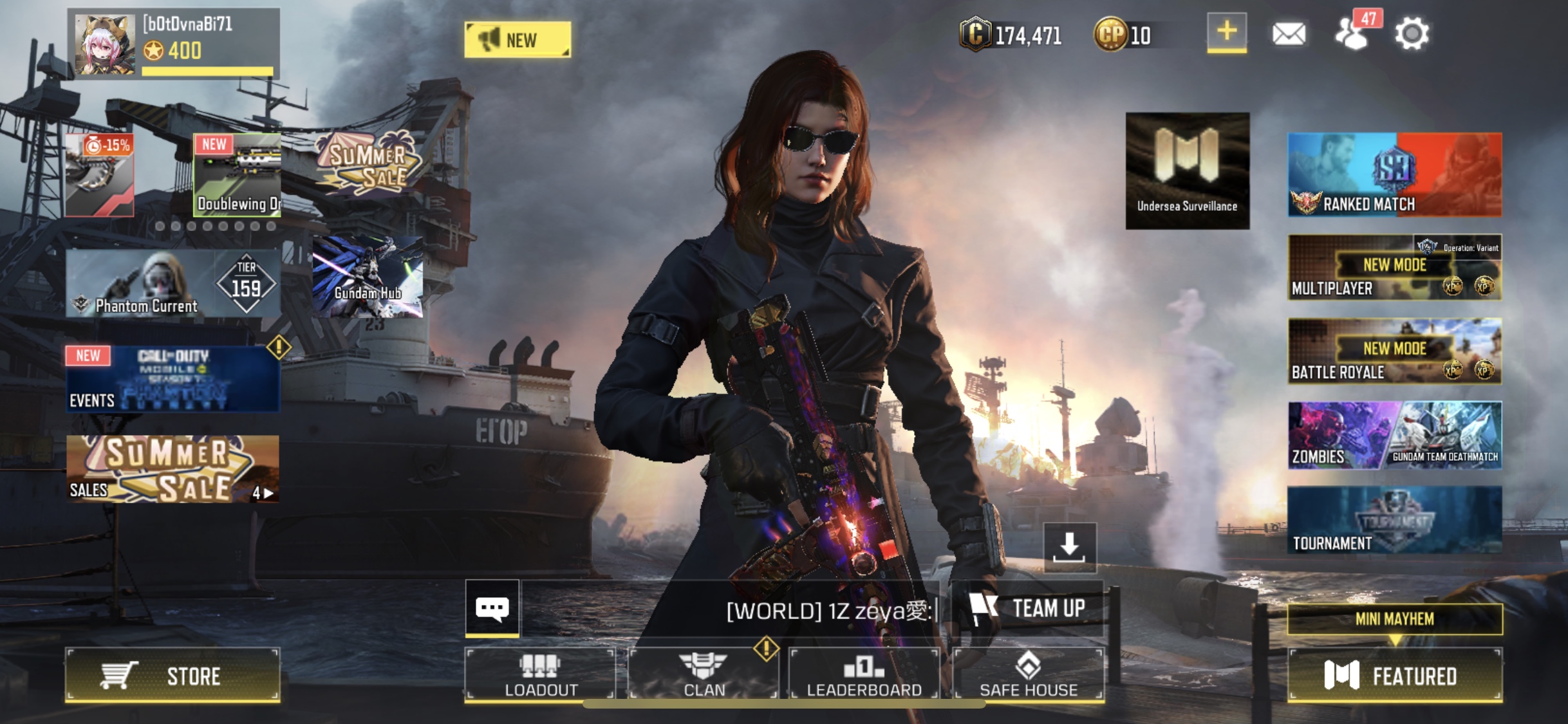
Task: Open the settings gear icon
Action: pos(1412,33)
